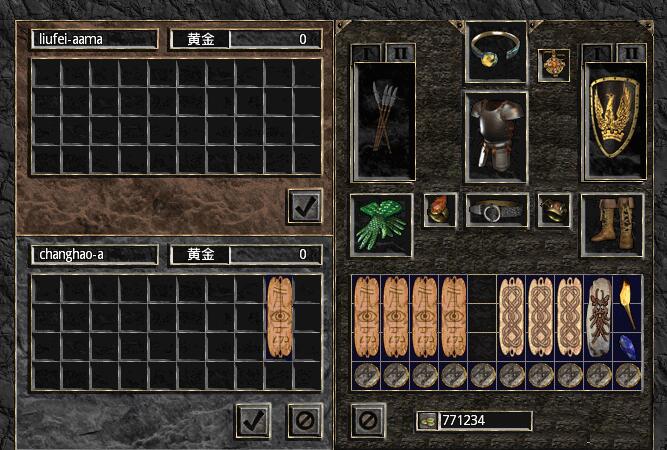The width and height of the screenshot is (667, 450).
Task: Switch to weapon set II above the javelins
Action: pyautogui.click(x=394, y=51)
